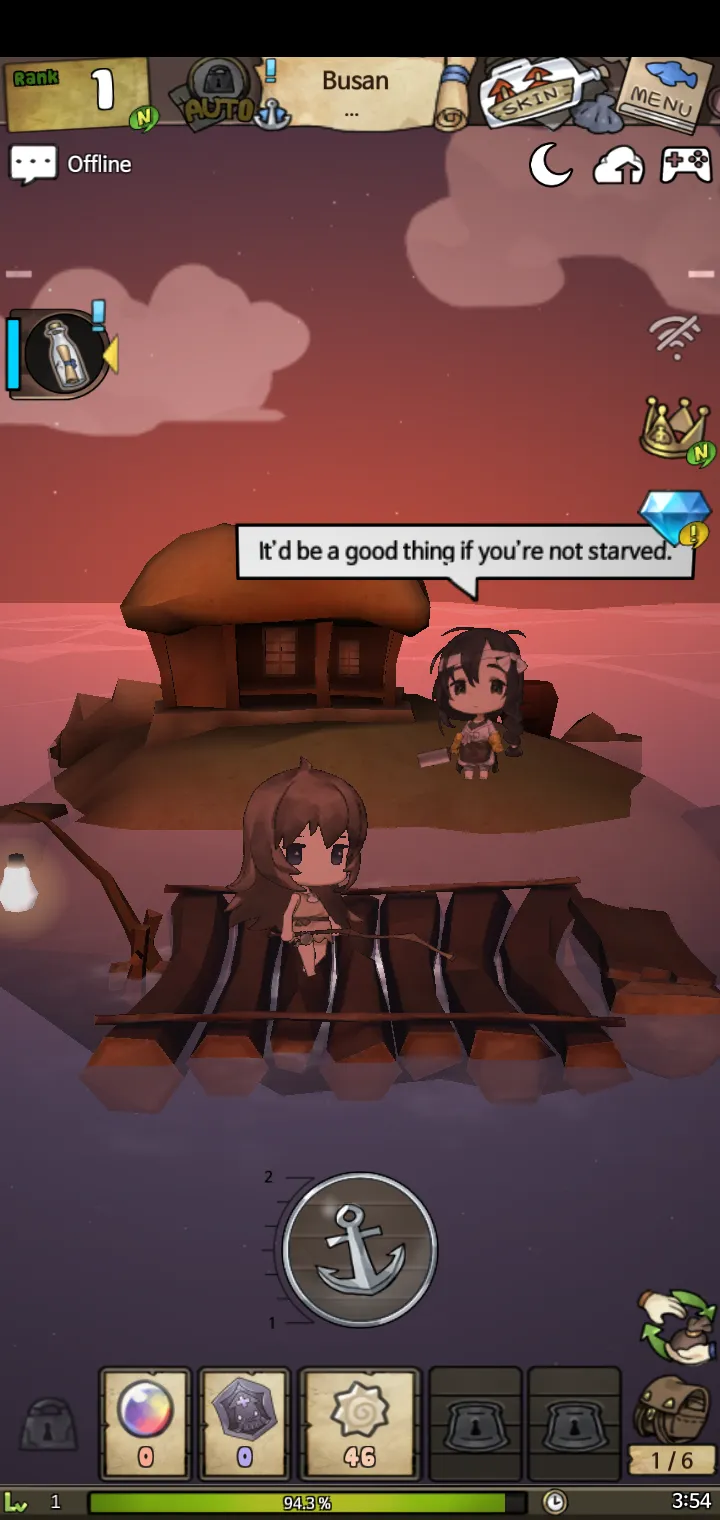
Task: Open the blue diamond shop
Action: click(x=672, y=516)
